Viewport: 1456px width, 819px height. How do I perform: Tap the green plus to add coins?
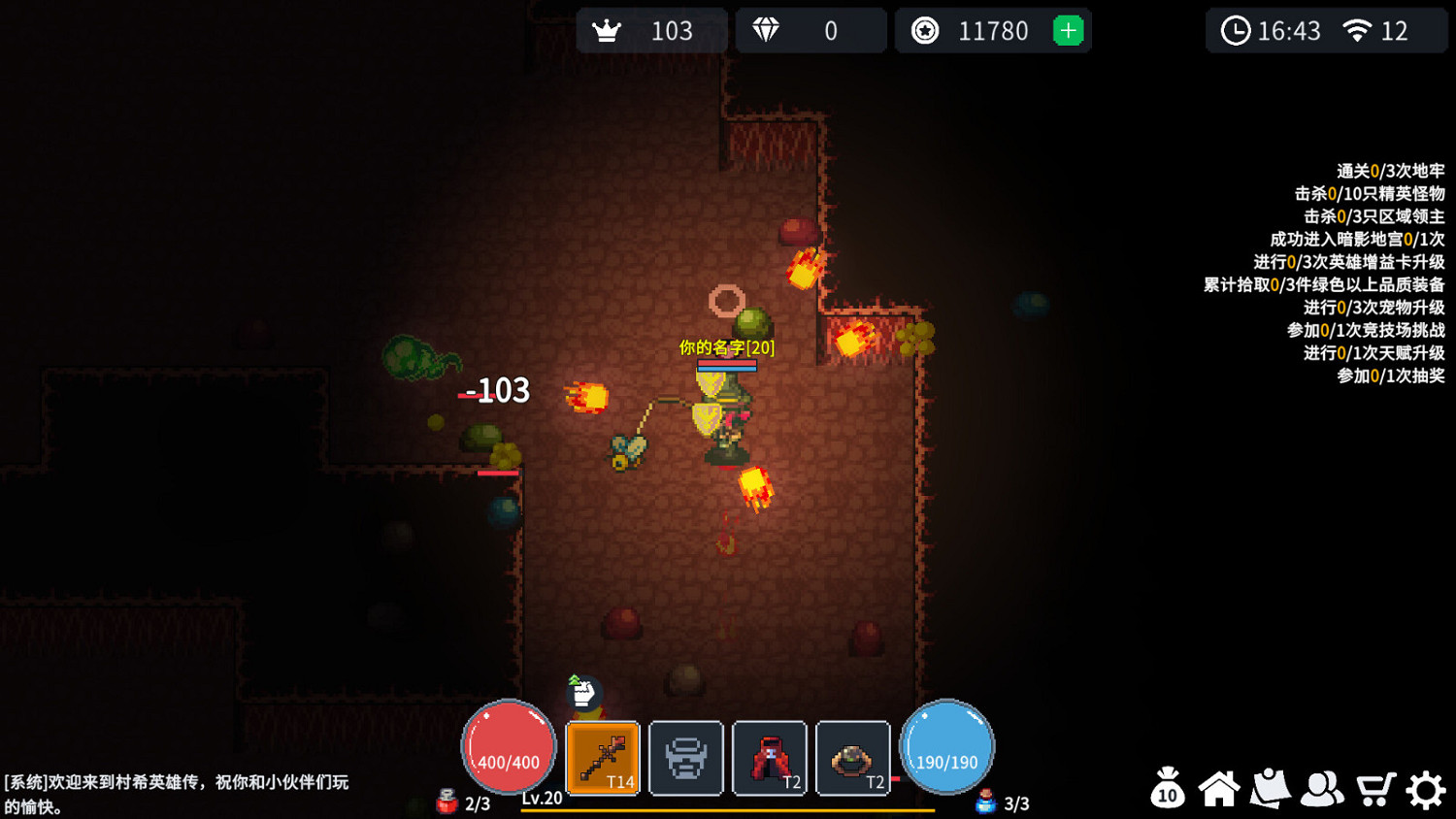click(1068, 31)
